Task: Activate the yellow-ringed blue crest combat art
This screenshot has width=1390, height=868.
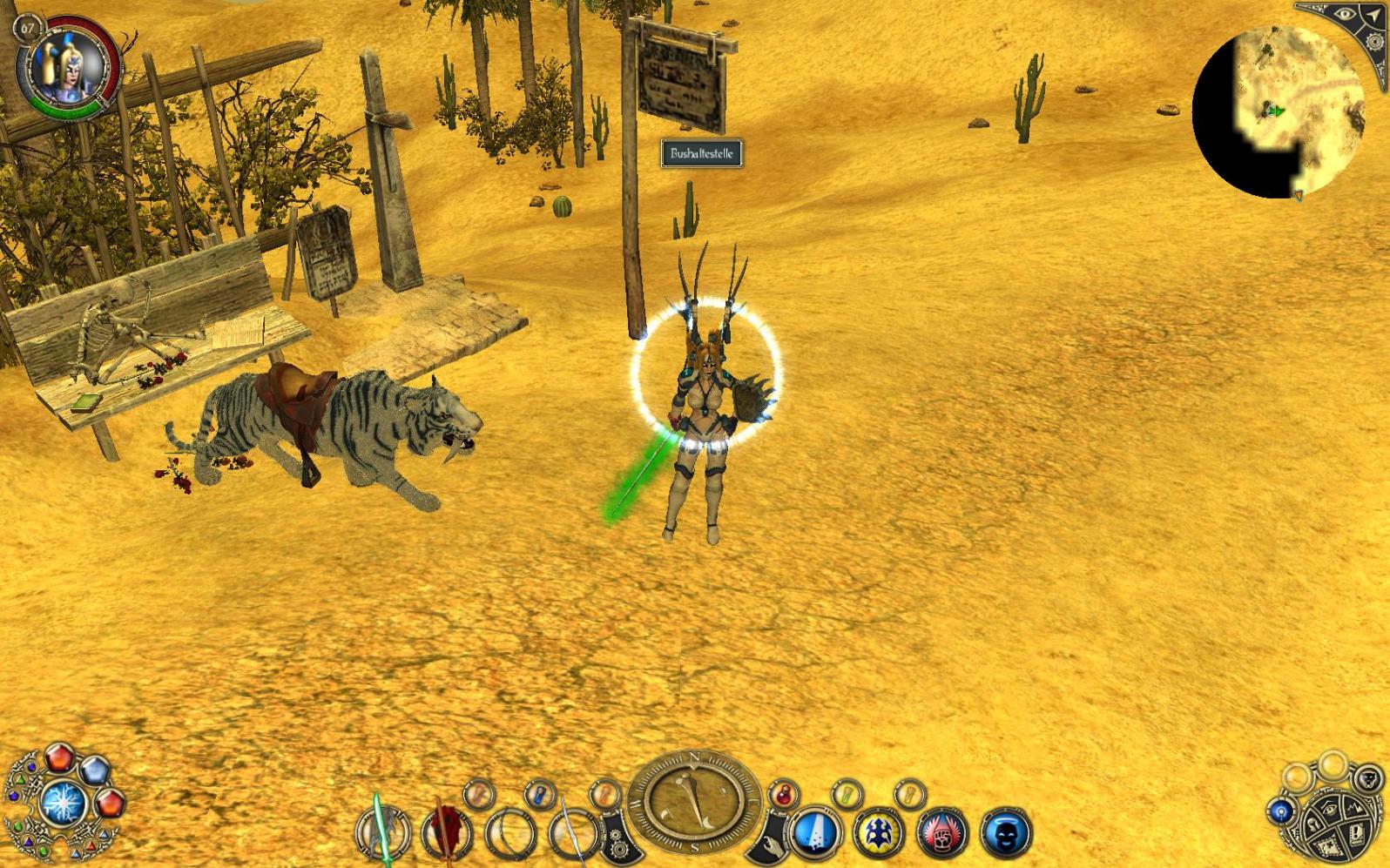Action: 879,831
